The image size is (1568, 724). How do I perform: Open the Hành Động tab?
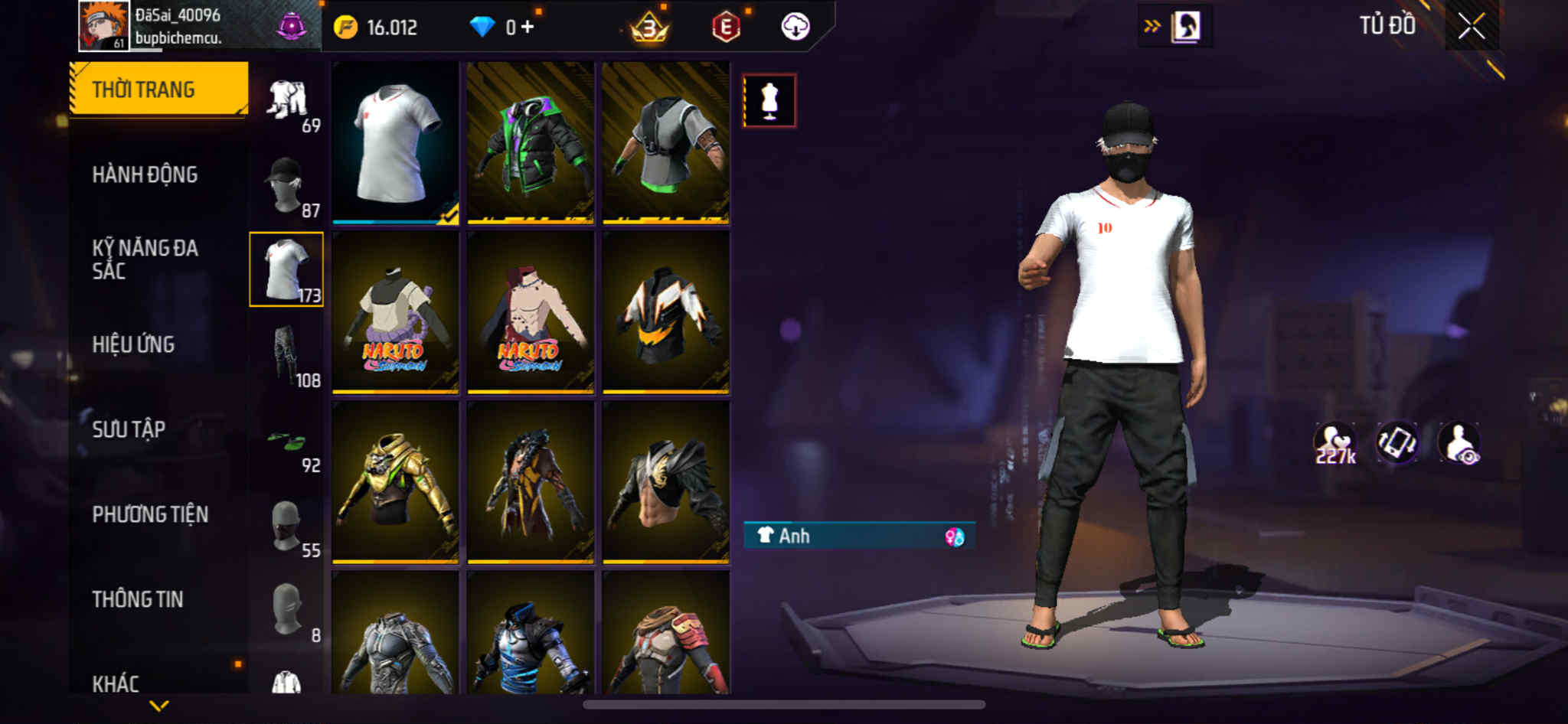tap(145, 174)
